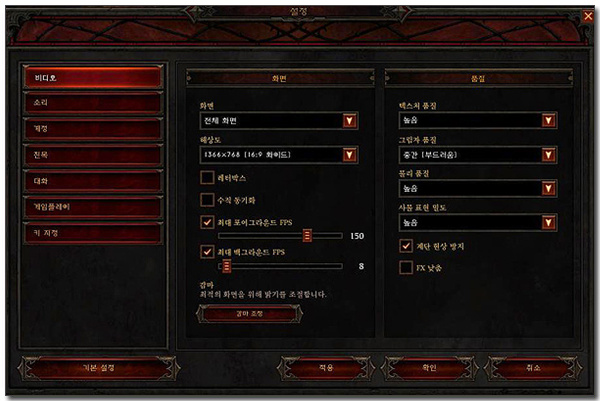This screenshot has height=401, width=600.
Task: Open the 소리 (Sound) settings tab
Action: click(93, 103)
